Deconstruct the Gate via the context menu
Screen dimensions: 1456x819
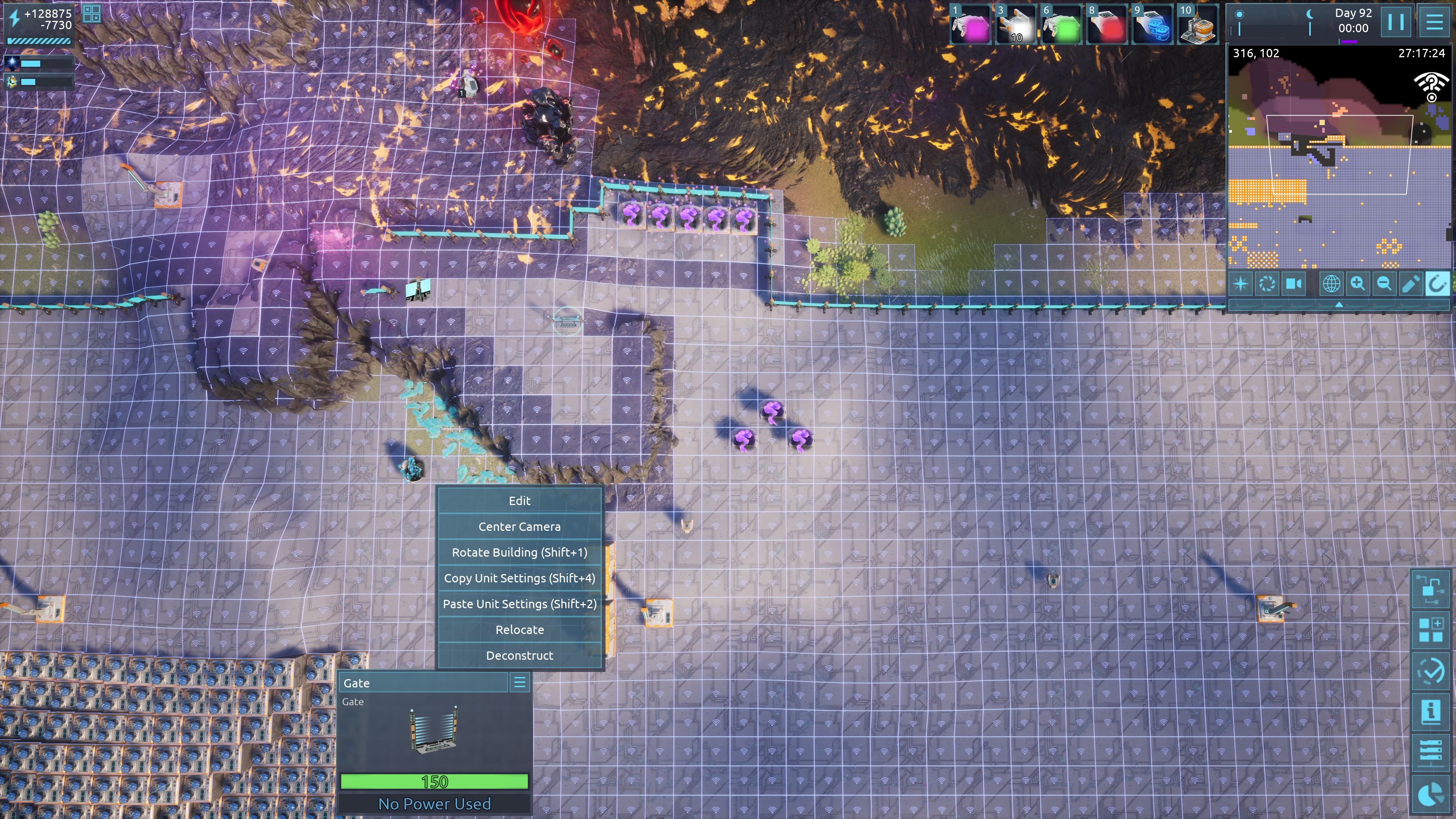click(519, 656)
